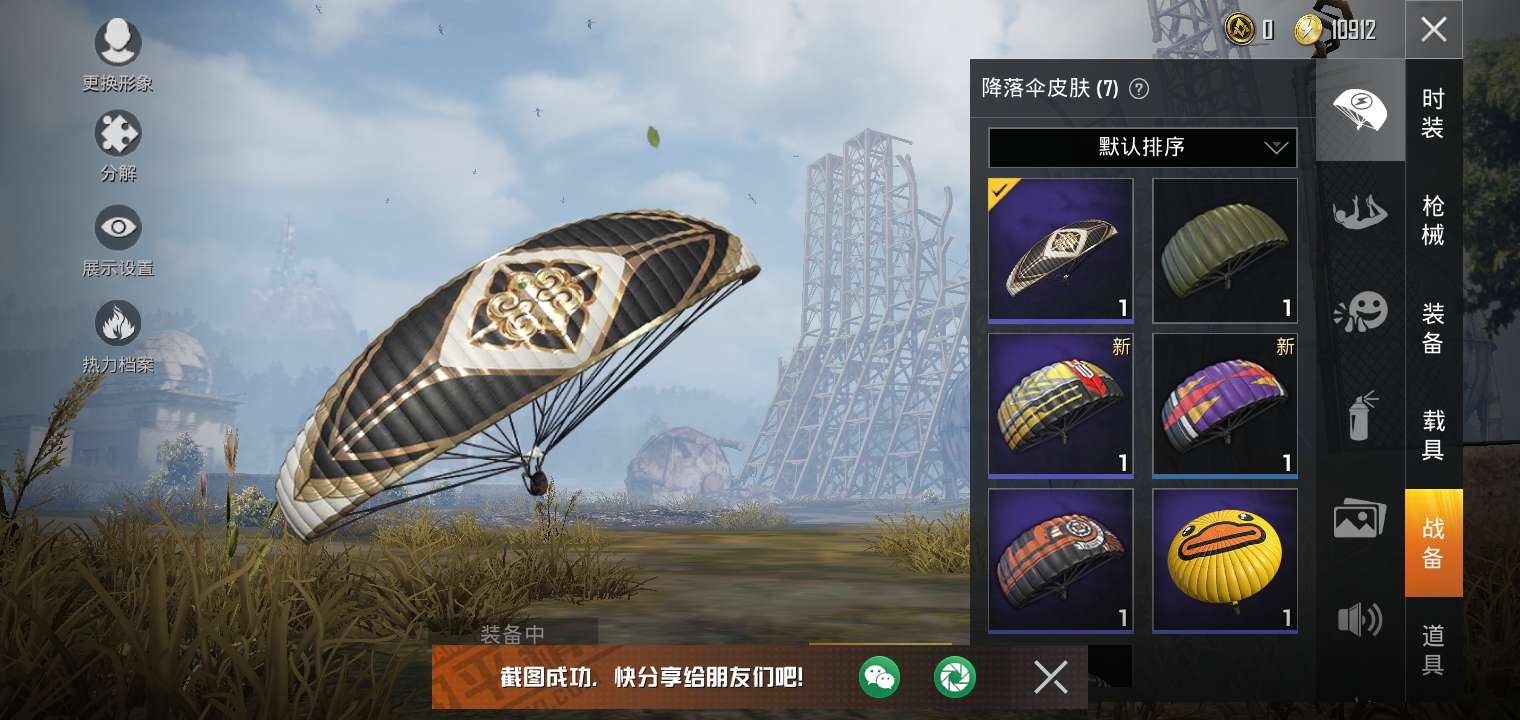Pick the new yellow striped parachute skin
The height and width of the screenshot is (720, 1520).
click(x=1060, y=405)
